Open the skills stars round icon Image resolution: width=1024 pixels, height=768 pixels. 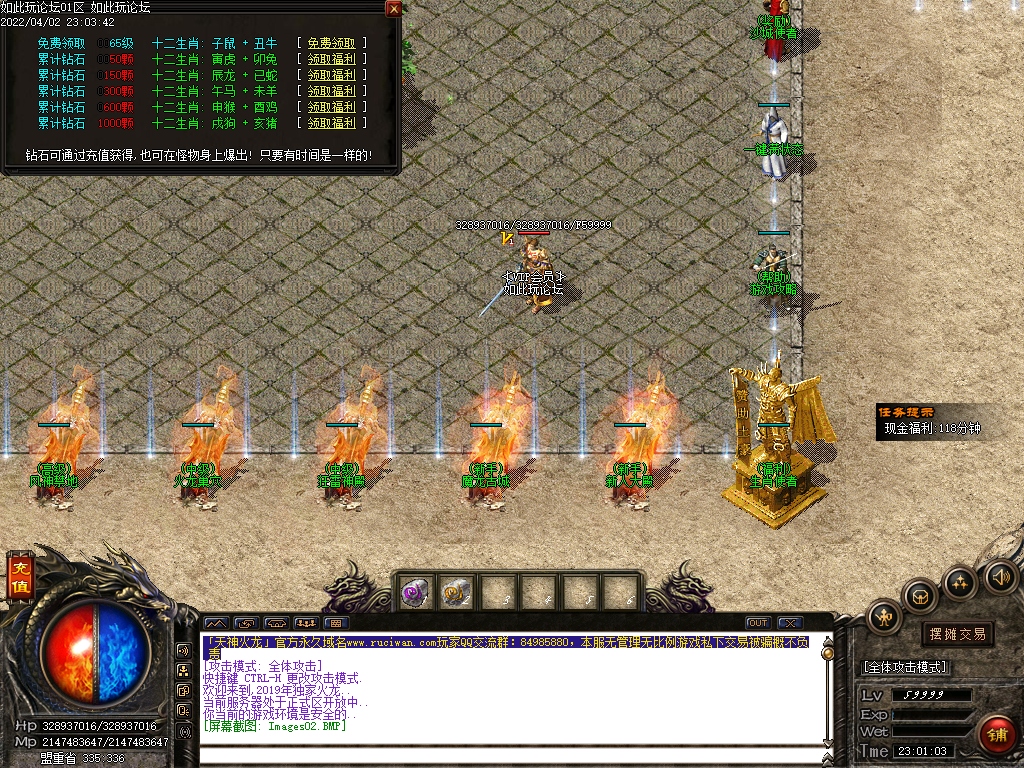click(x=960, y=583)
